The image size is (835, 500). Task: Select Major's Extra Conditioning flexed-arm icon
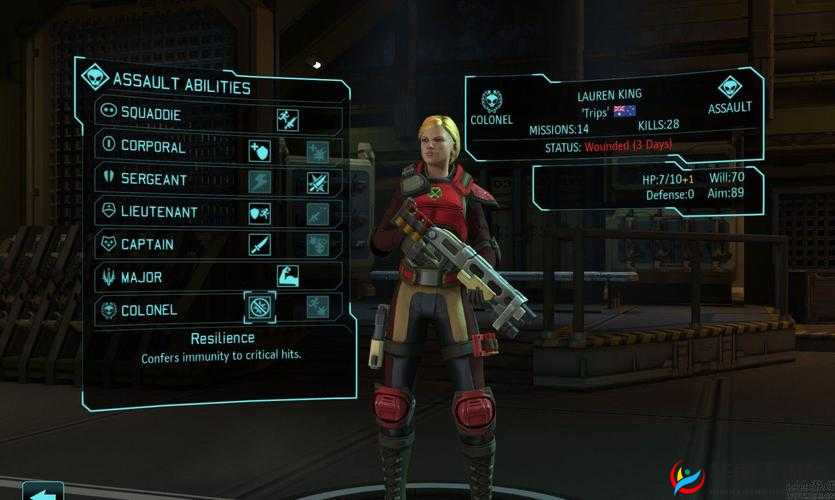[288, 276]
